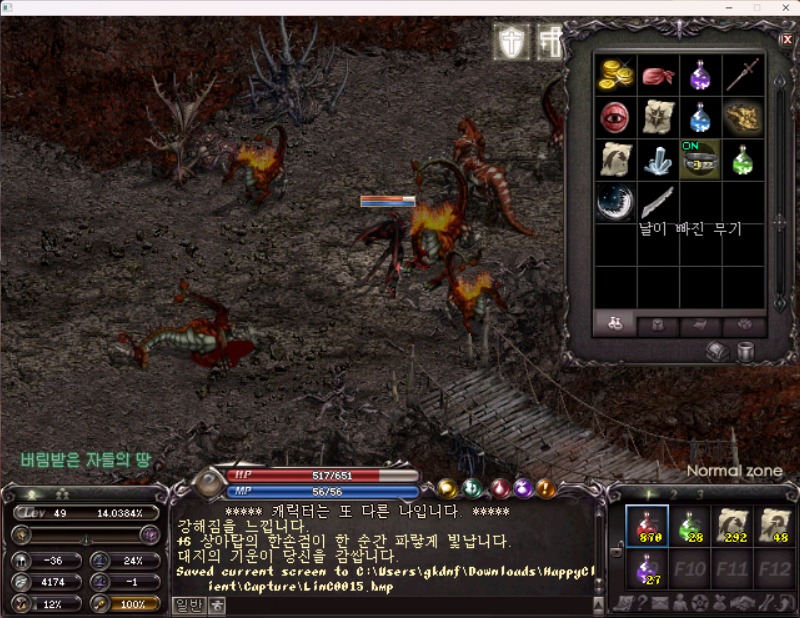Select the red bandana item
This screenshot has height=618, width=800.
pos(658,76)
